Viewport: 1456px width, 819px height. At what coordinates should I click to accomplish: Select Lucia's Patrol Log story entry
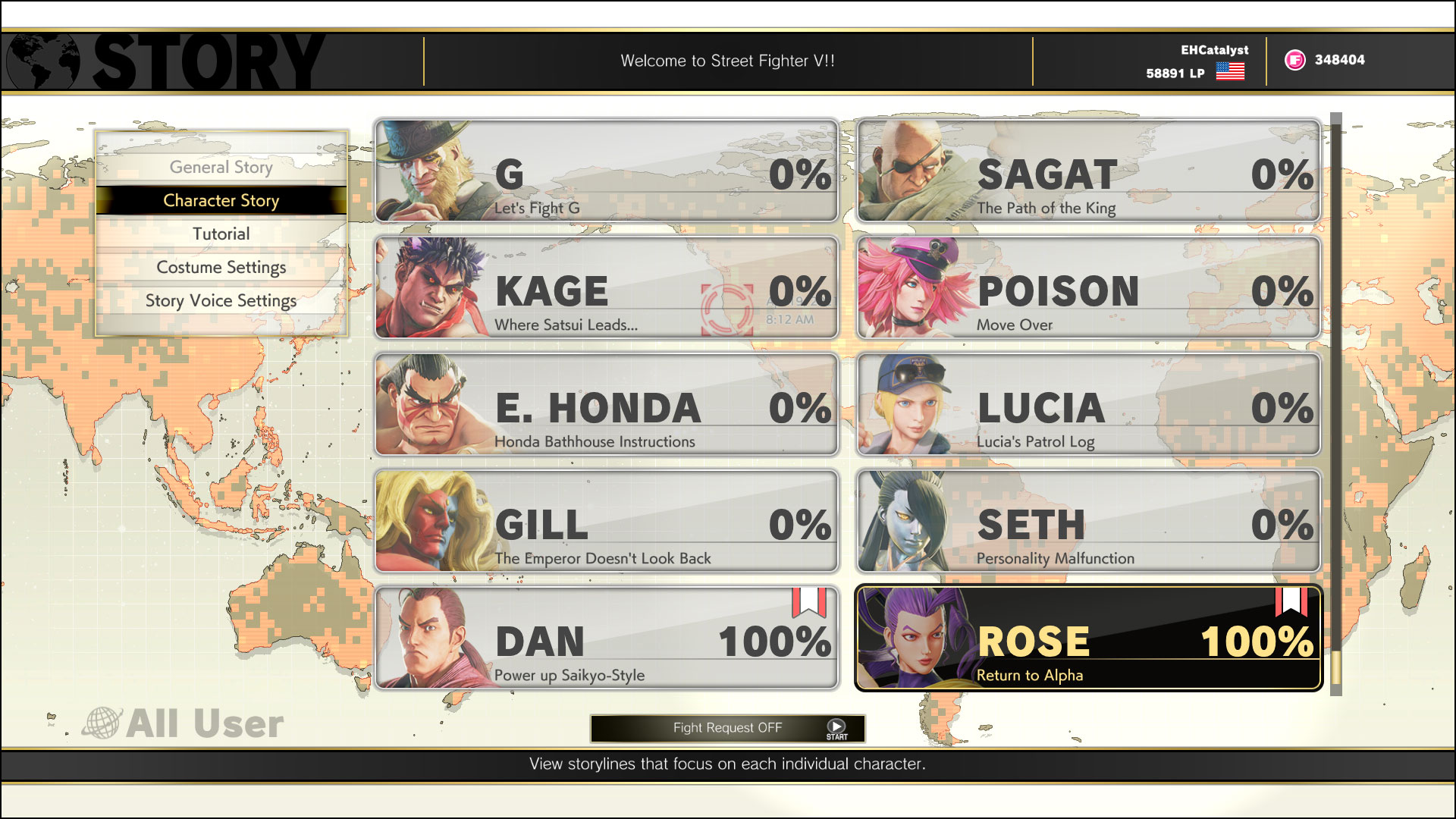coord(1084,404)
